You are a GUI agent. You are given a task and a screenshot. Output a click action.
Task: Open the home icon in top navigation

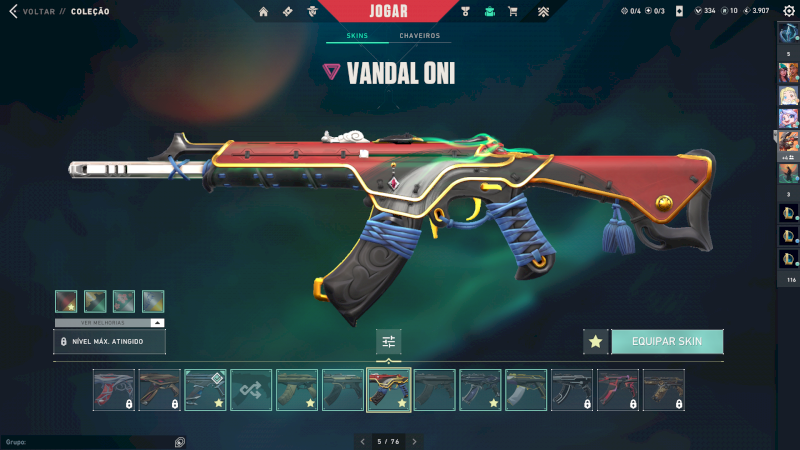coord(263,12)
